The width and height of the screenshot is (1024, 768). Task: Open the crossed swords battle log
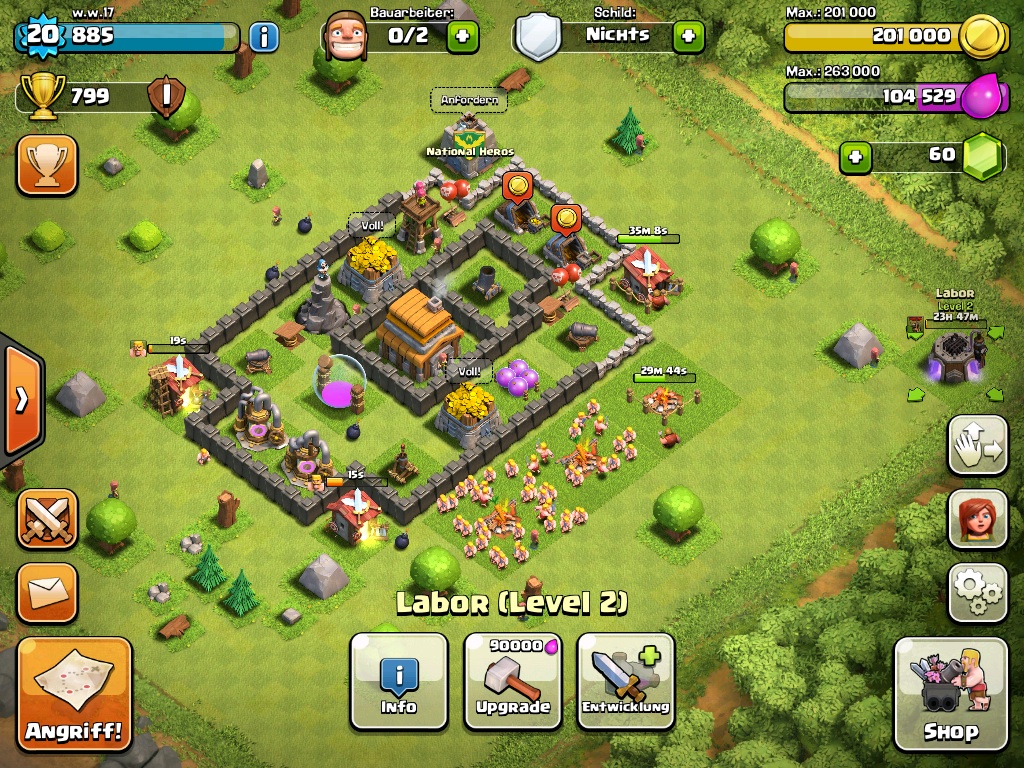tap(47, 519)
